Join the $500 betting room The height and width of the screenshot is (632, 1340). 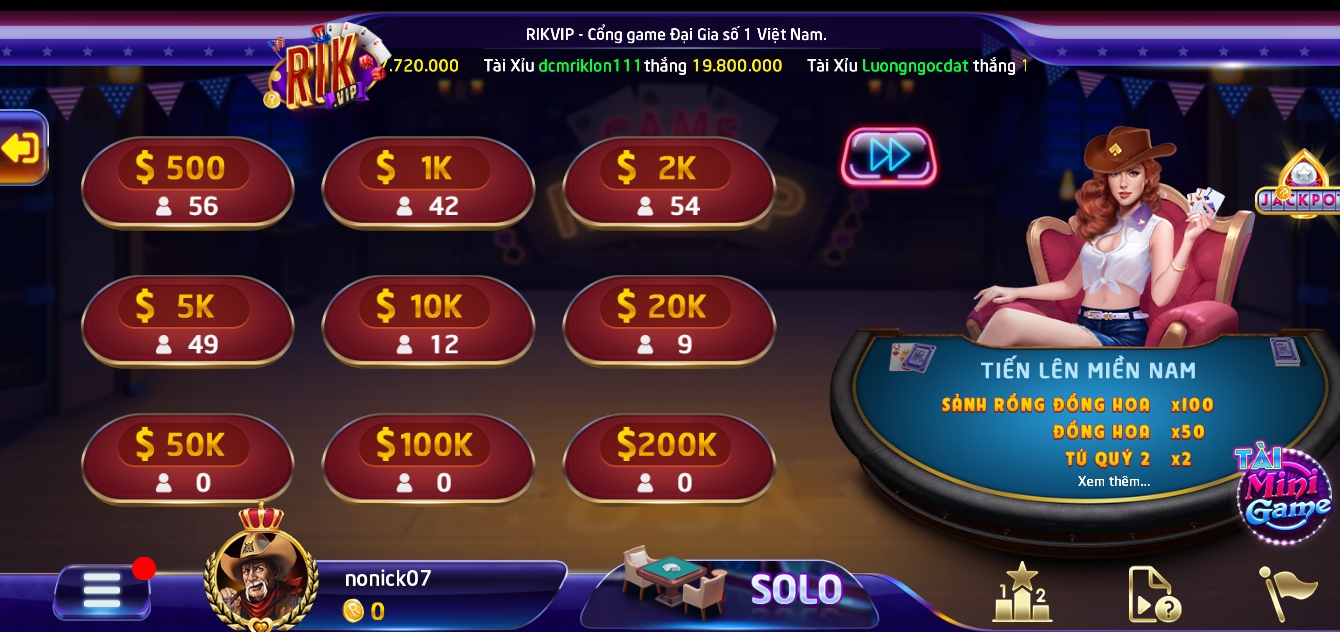[x=187, y=184]
